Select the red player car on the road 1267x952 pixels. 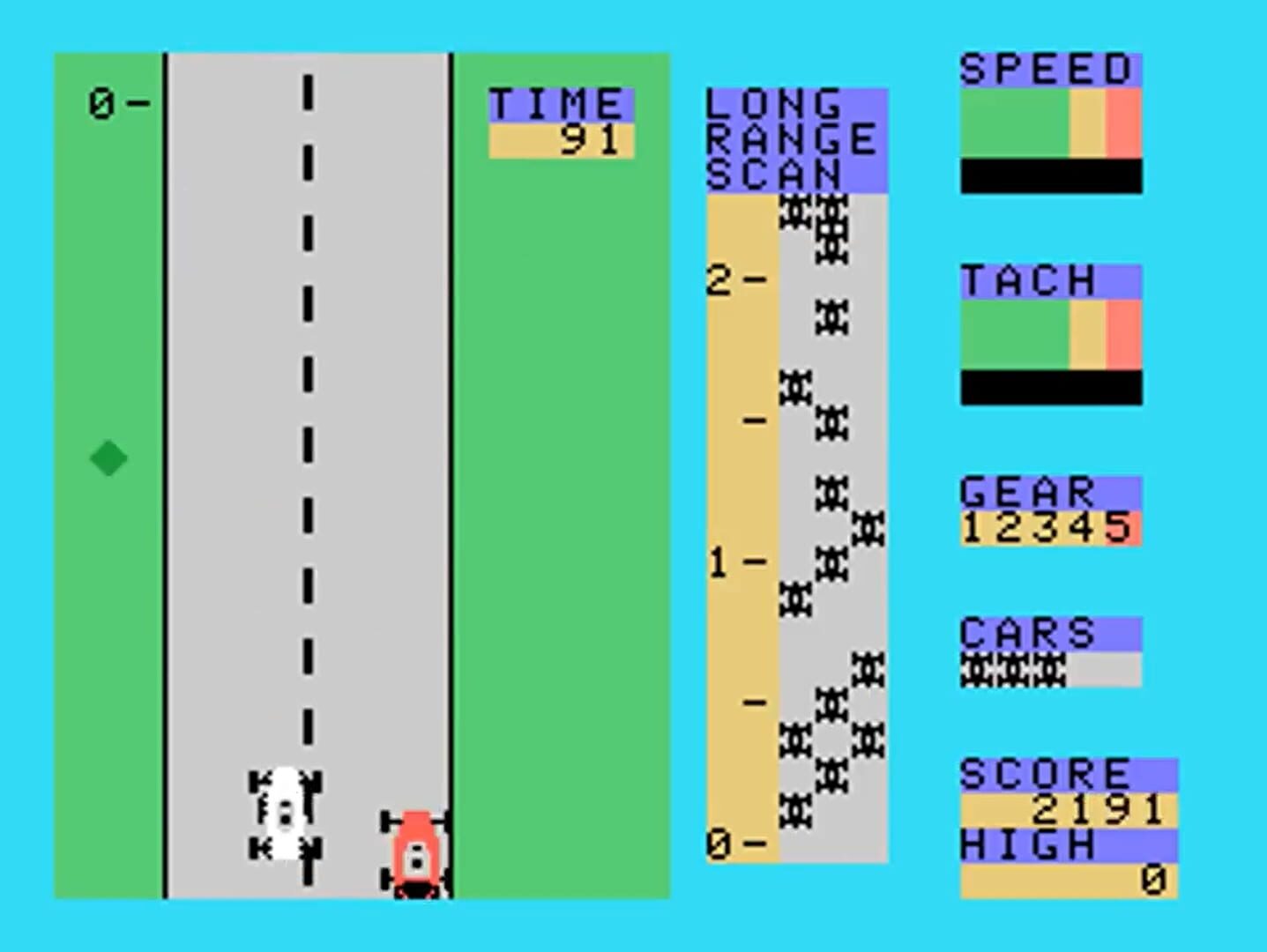point(414,851)
